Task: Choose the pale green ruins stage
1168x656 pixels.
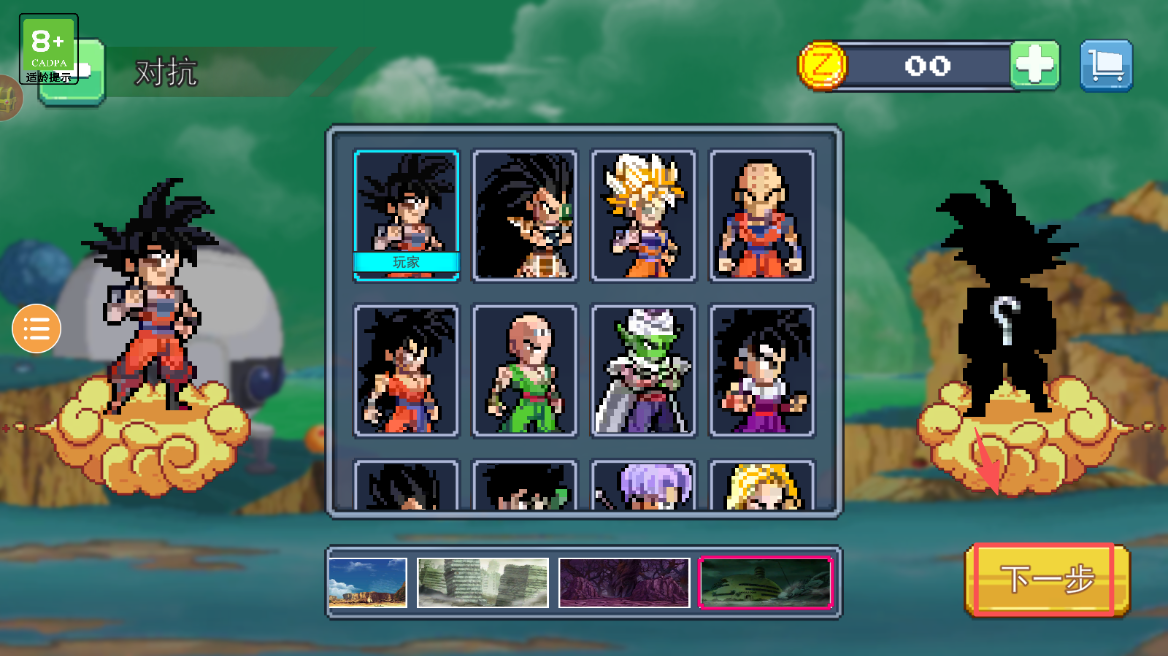Action: click(483, 583)
